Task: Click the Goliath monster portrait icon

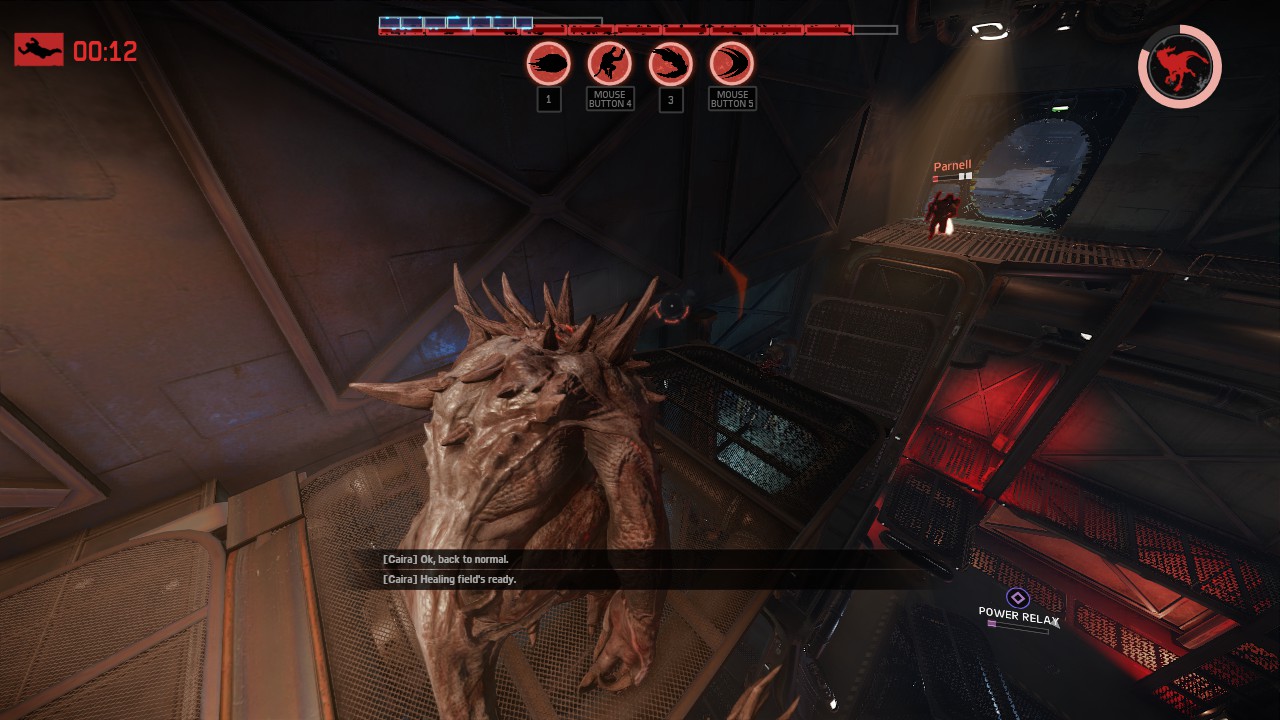Action: click(1180, 67)
